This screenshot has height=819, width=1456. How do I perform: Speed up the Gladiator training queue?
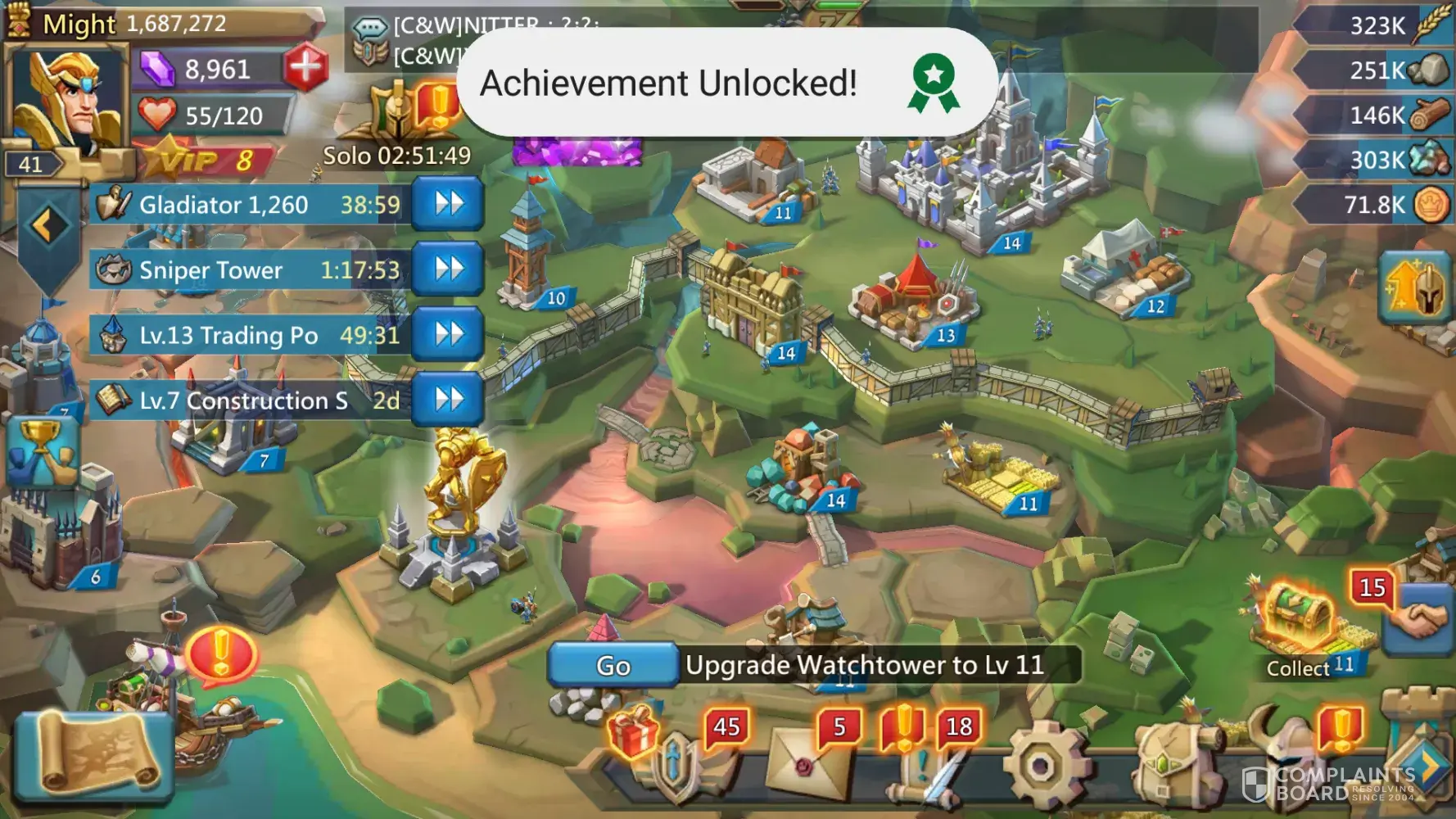[x=448, y=204]
